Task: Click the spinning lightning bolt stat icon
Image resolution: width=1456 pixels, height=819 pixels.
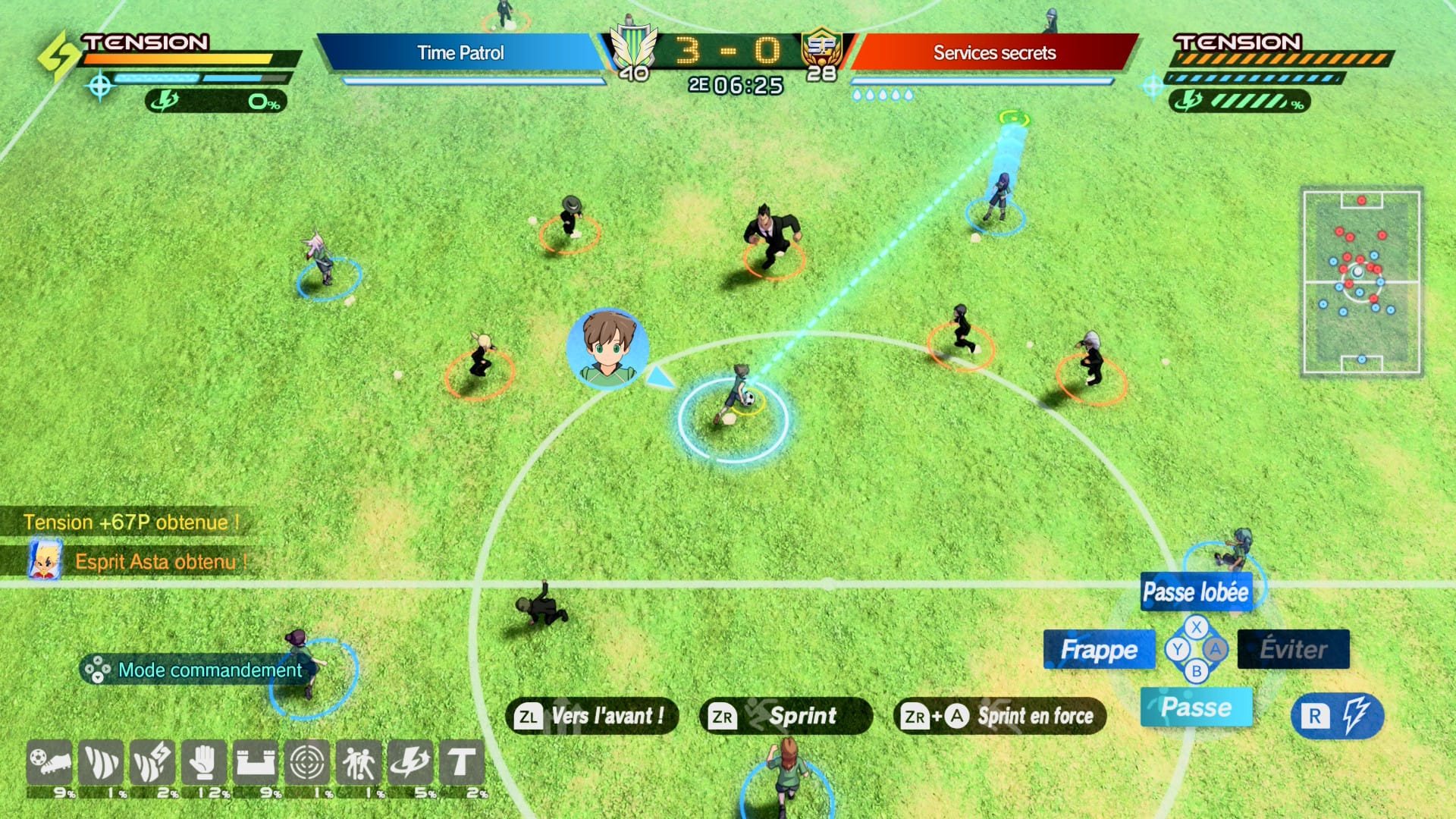Action: [x=409, y=763]
